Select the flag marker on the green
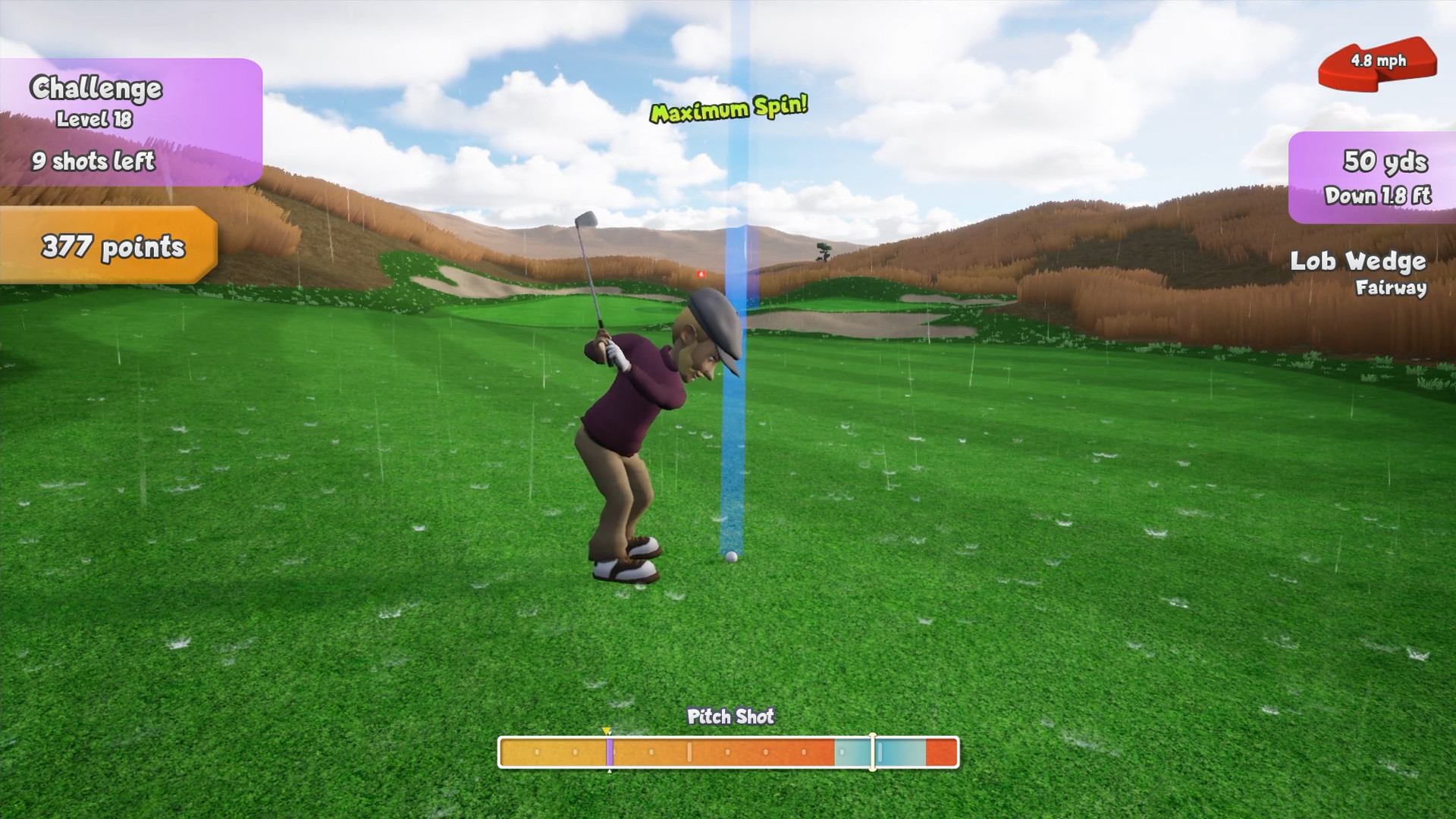Image resolution: width=1456 pixels, height=819 pixels. [x=701, y=274]
